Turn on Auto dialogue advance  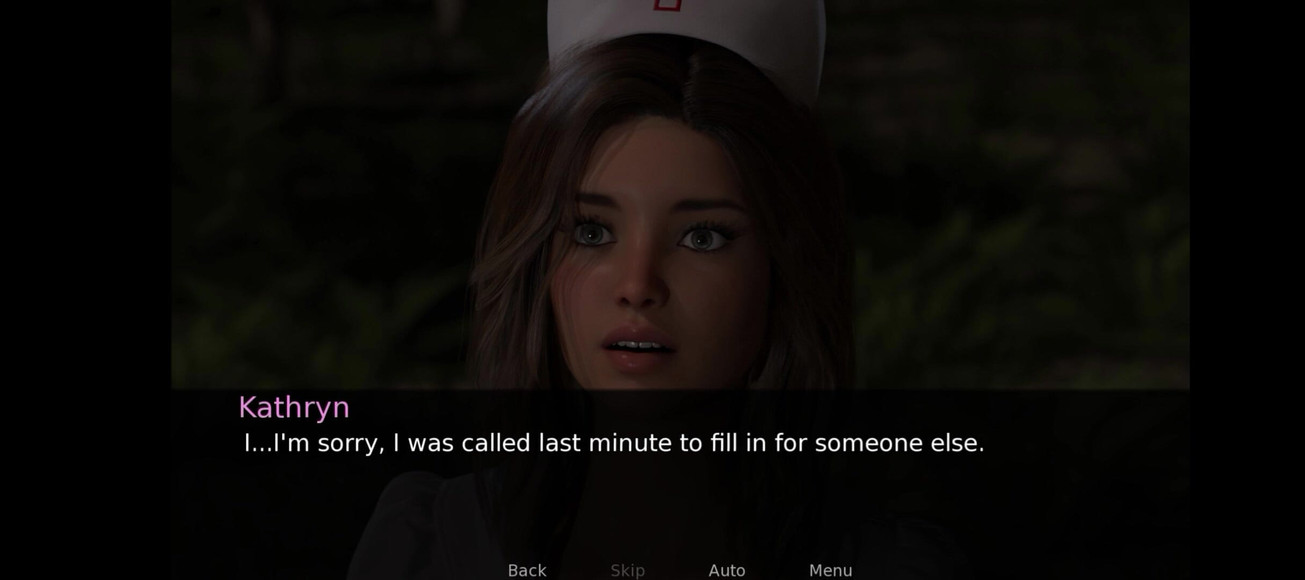(727, 570)
